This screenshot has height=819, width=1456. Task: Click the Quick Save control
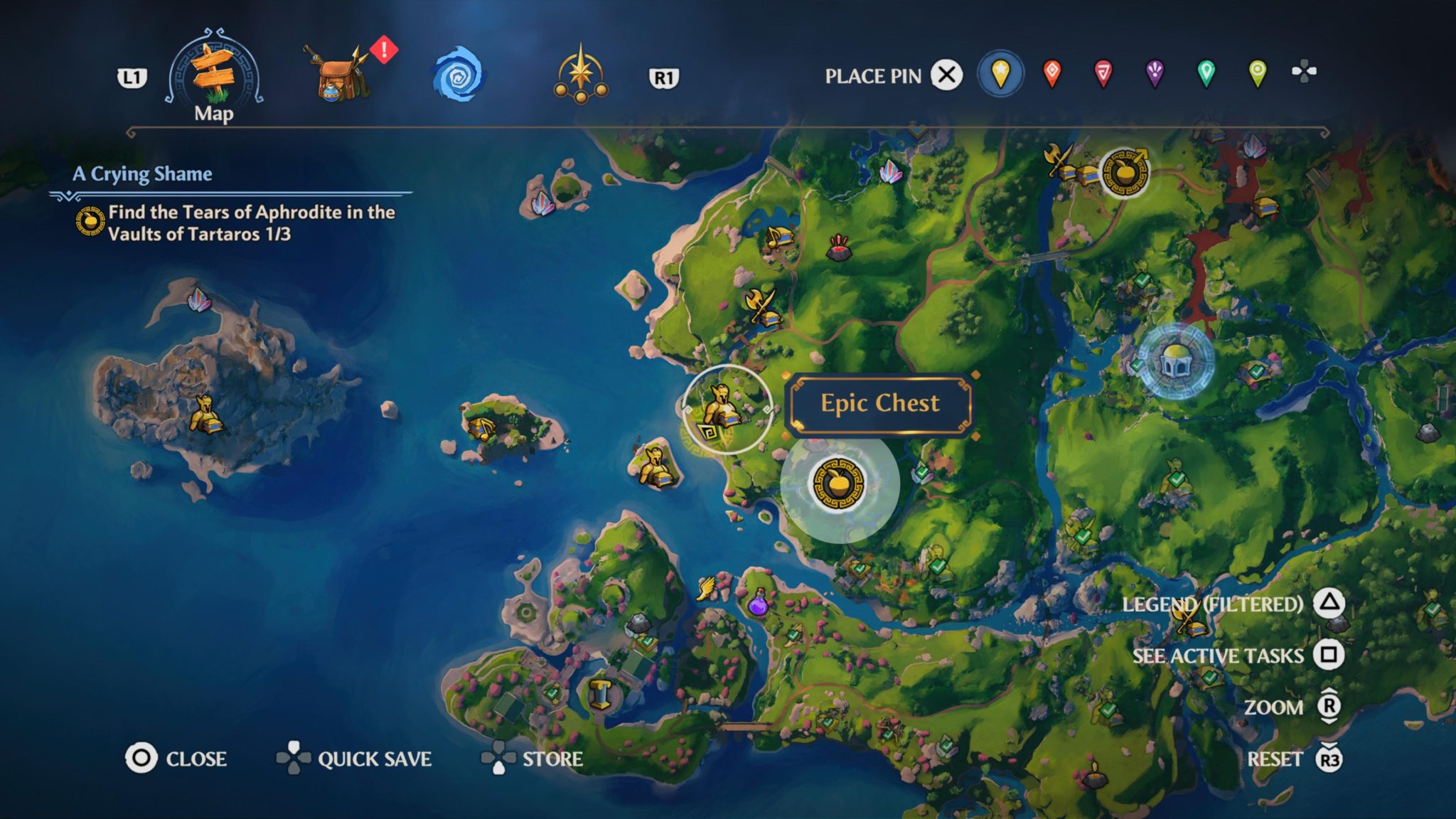coord(375,759)
